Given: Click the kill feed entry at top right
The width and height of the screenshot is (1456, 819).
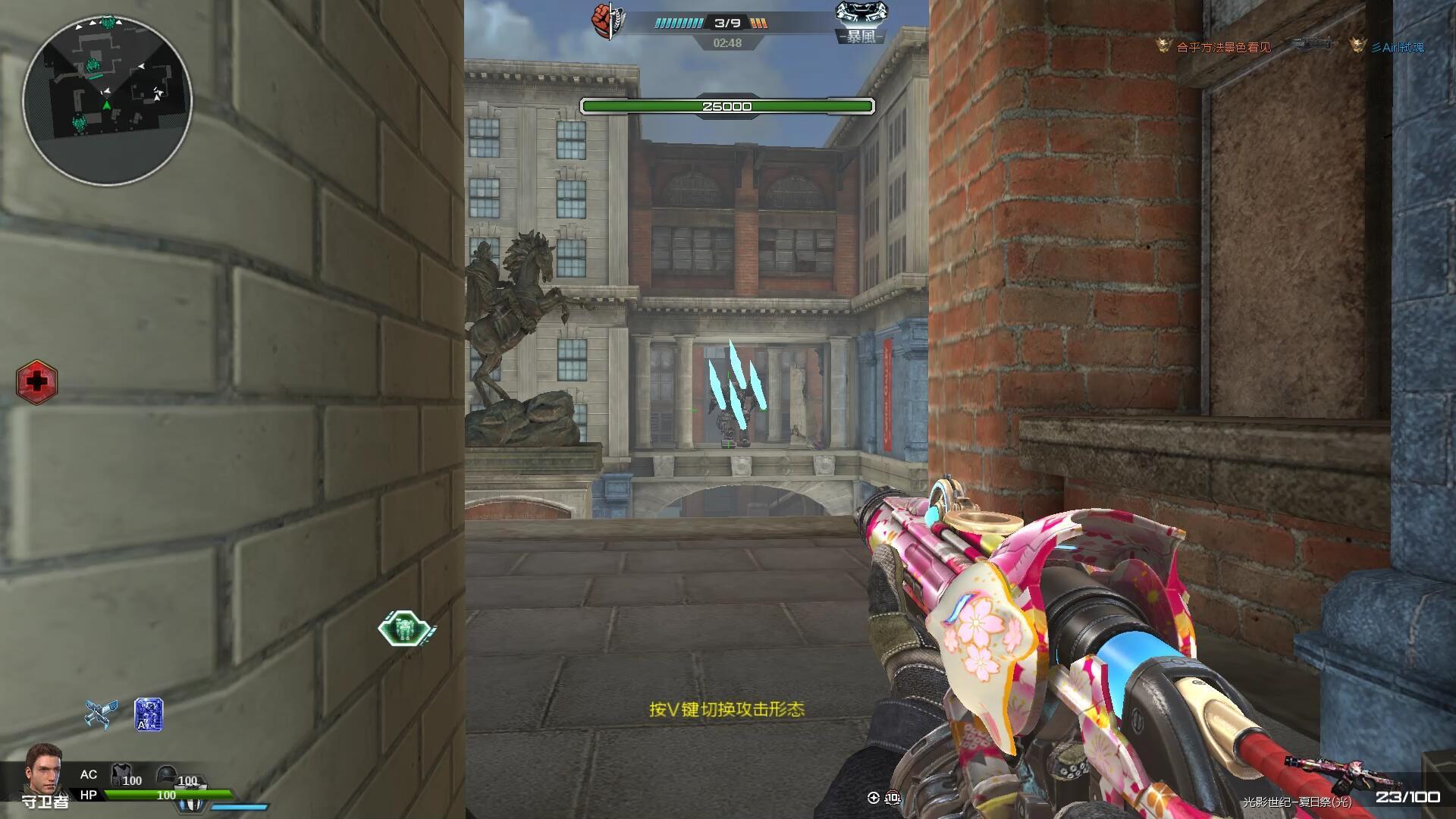Looking at the screenshot, I should (1289, 46).
